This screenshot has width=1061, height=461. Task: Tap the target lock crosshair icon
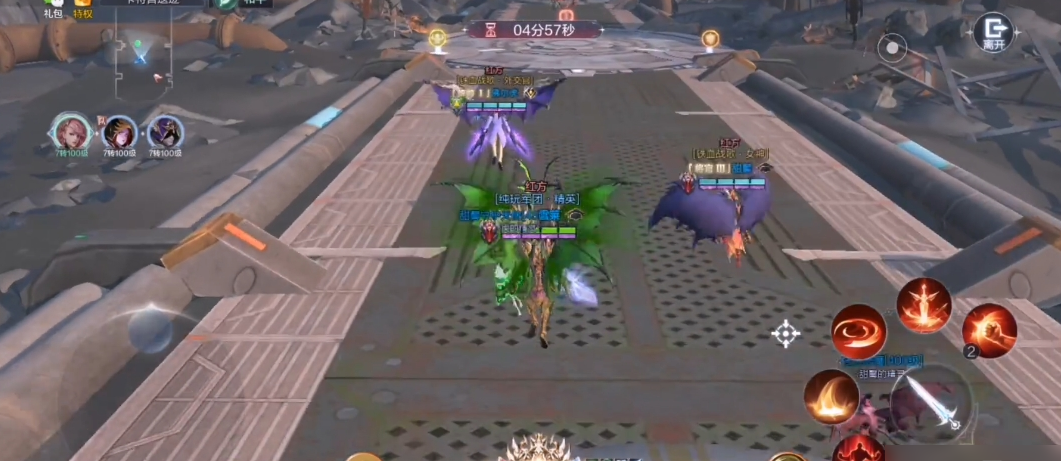click(x=786, y=333)
